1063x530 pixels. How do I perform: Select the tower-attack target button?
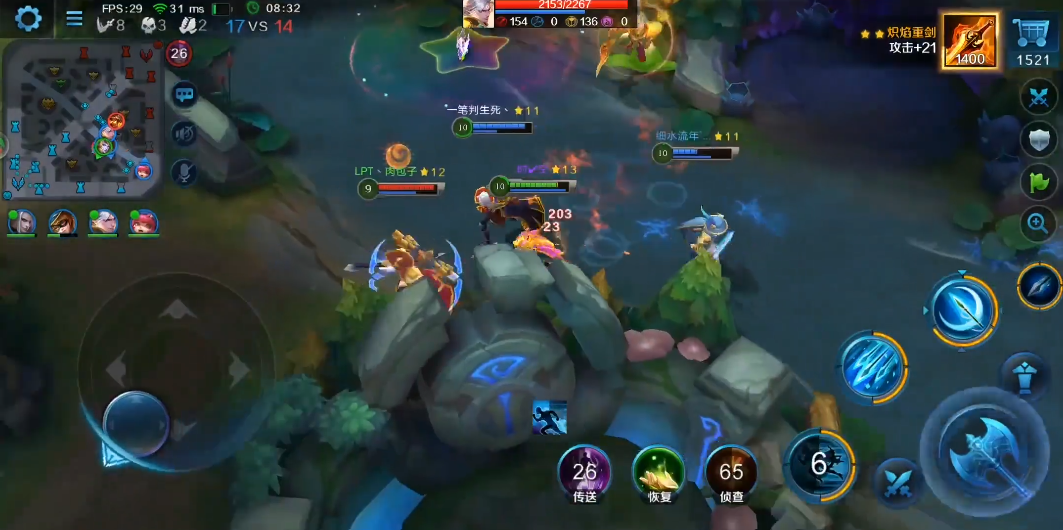[x=1023, y=373]
